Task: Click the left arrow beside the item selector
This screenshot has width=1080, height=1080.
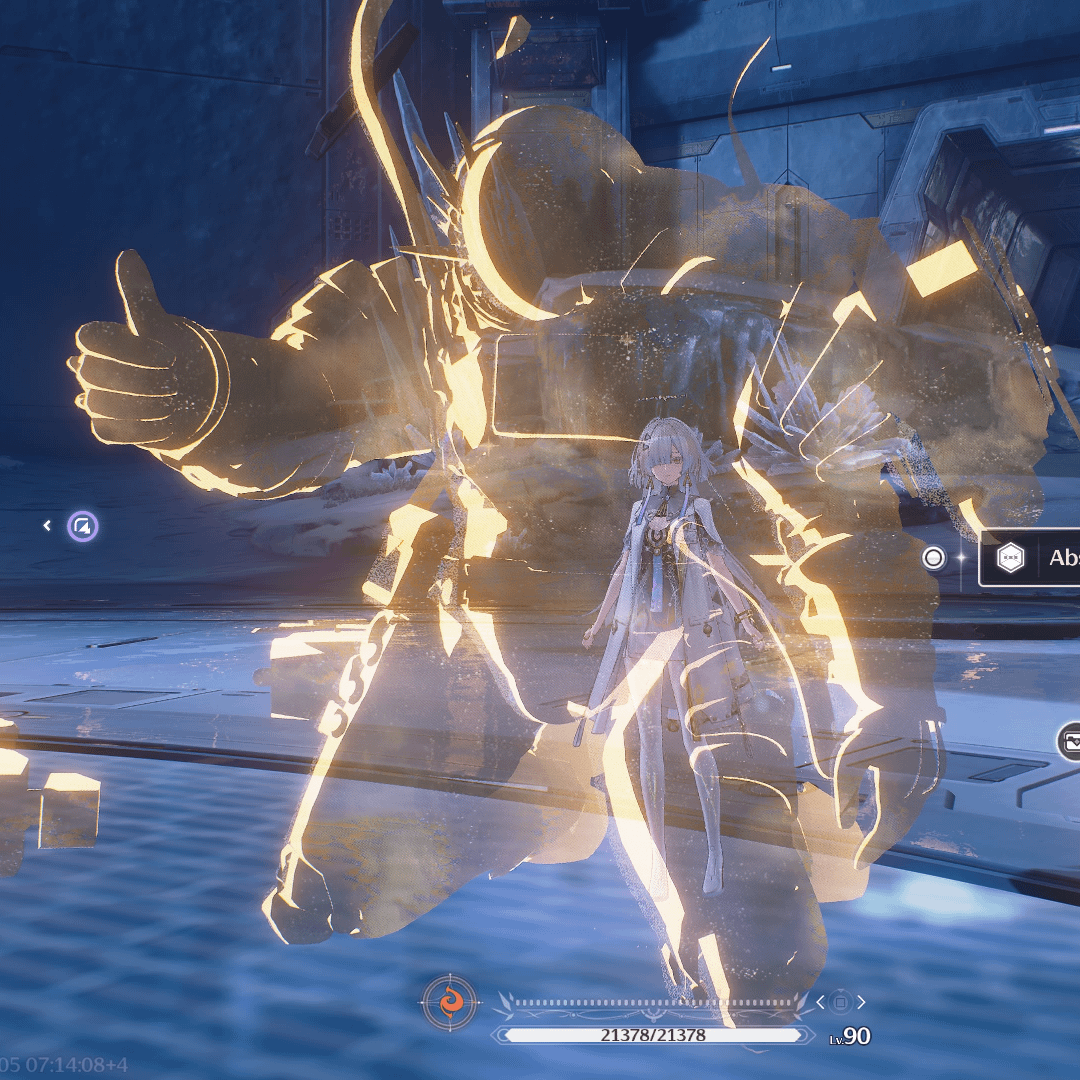Action: (820, 1002)
